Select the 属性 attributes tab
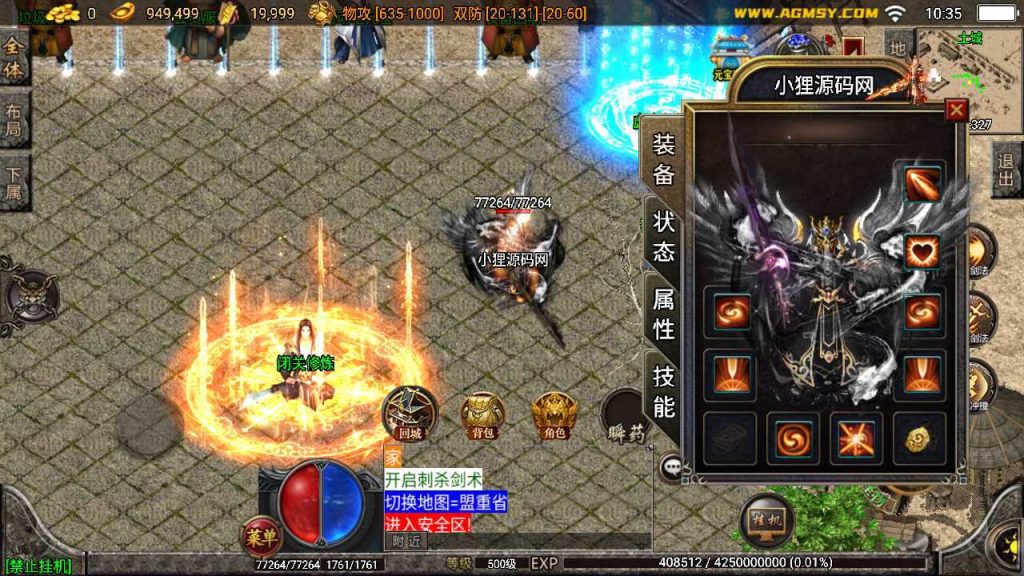The width and height of the screenshot is (1024, 576). point(664,312)
